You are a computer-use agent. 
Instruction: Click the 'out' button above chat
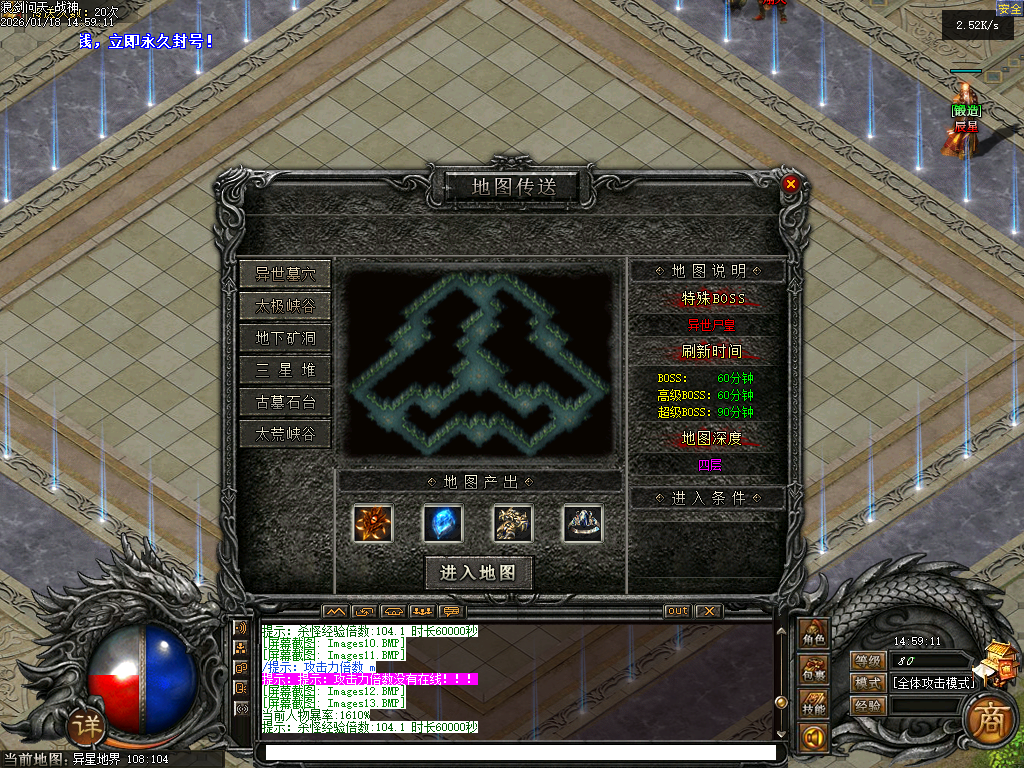pyautogui.click(x=677, y=611)
